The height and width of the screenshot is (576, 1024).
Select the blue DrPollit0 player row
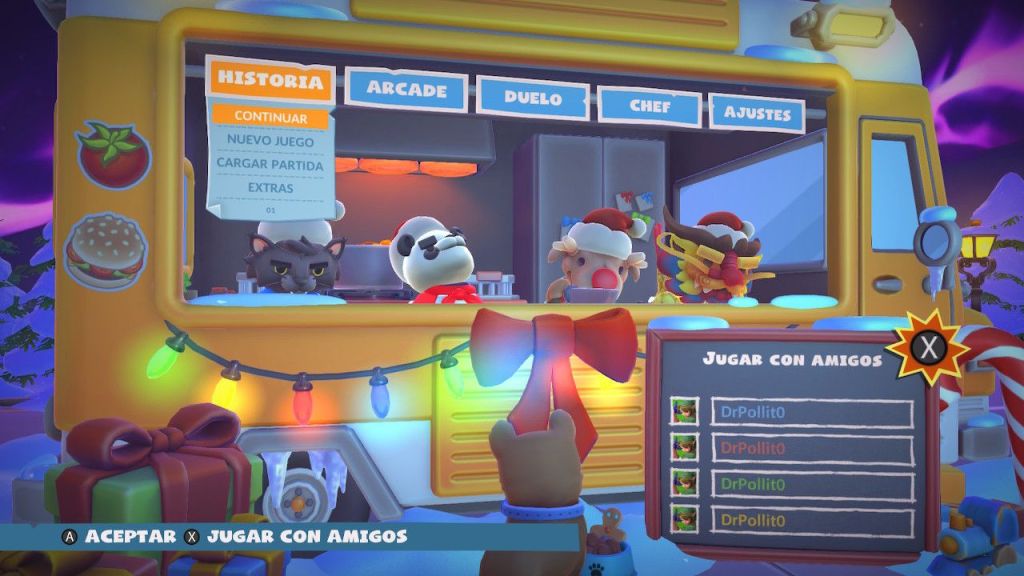click(811, 413)
